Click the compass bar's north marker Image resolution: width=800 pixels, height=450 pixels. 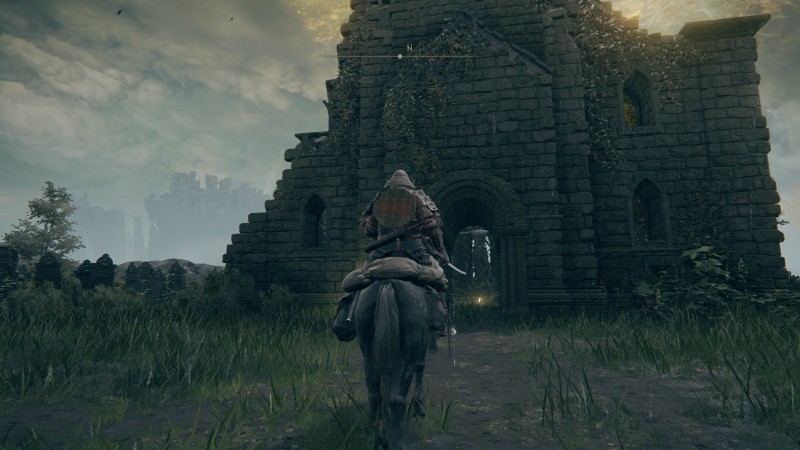pyautogui.click(x=408, y=48)
